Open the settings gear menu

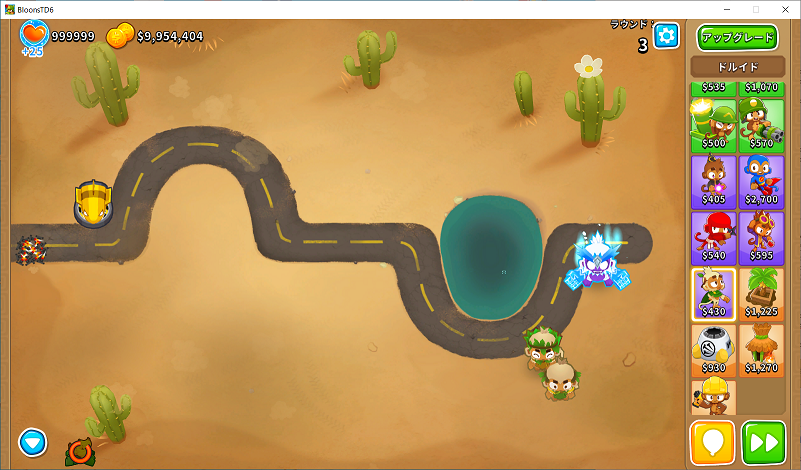[666, 37]
